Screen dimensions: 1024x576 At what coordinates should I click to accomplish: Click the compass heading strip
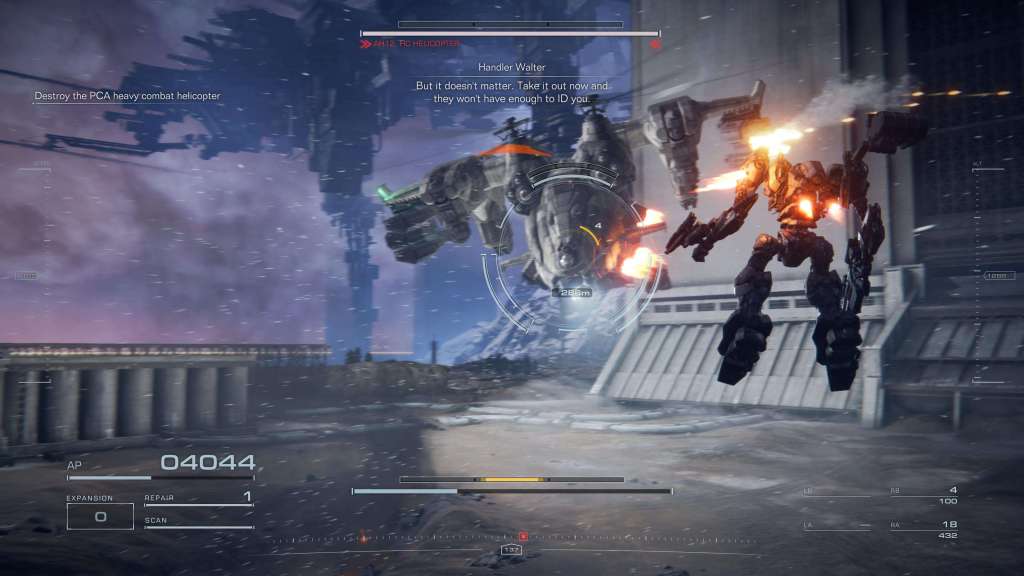tap(511, 538)
